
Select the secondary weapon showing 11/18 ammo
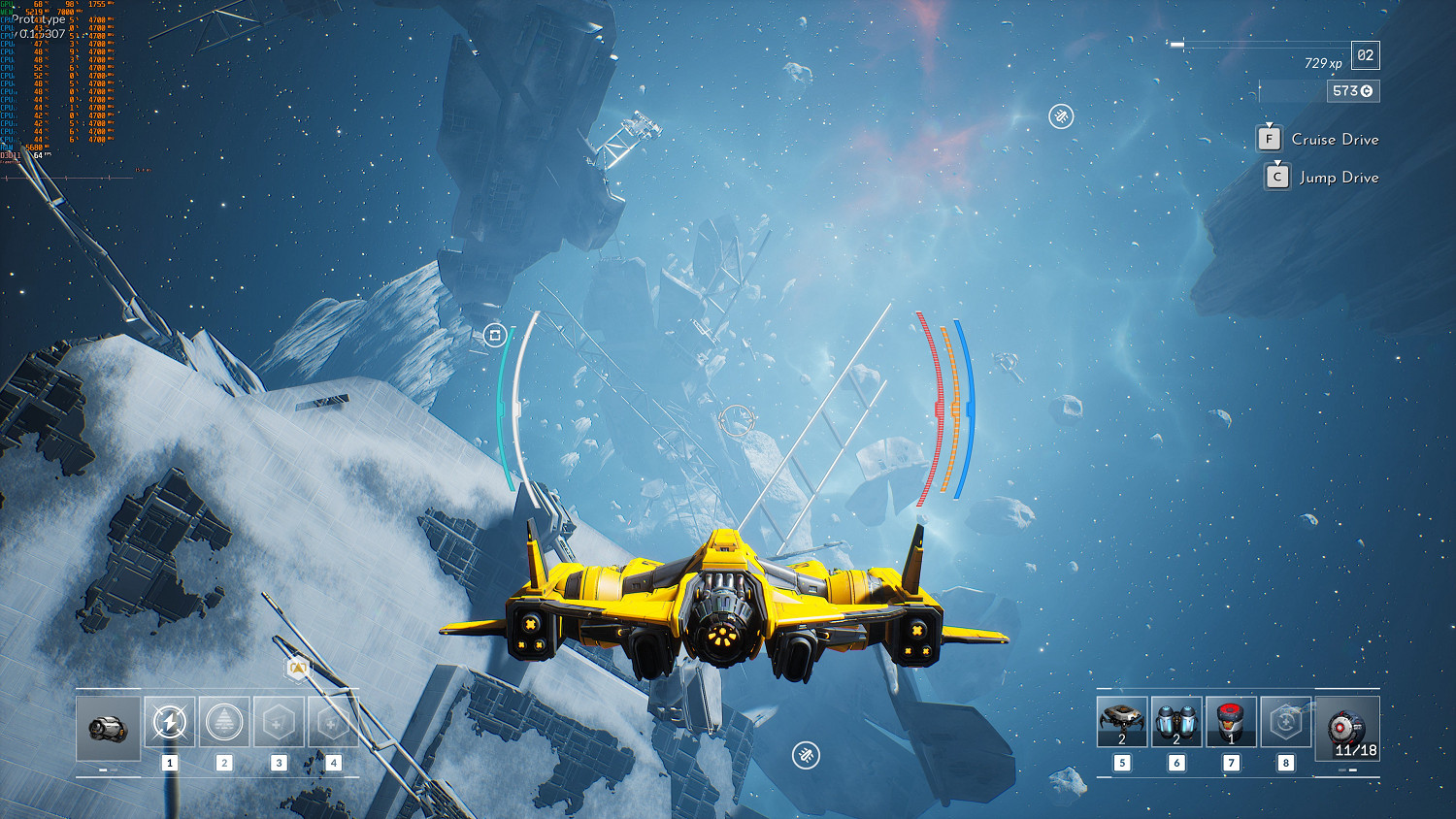pyautogui.click(x=1347, y=728)
